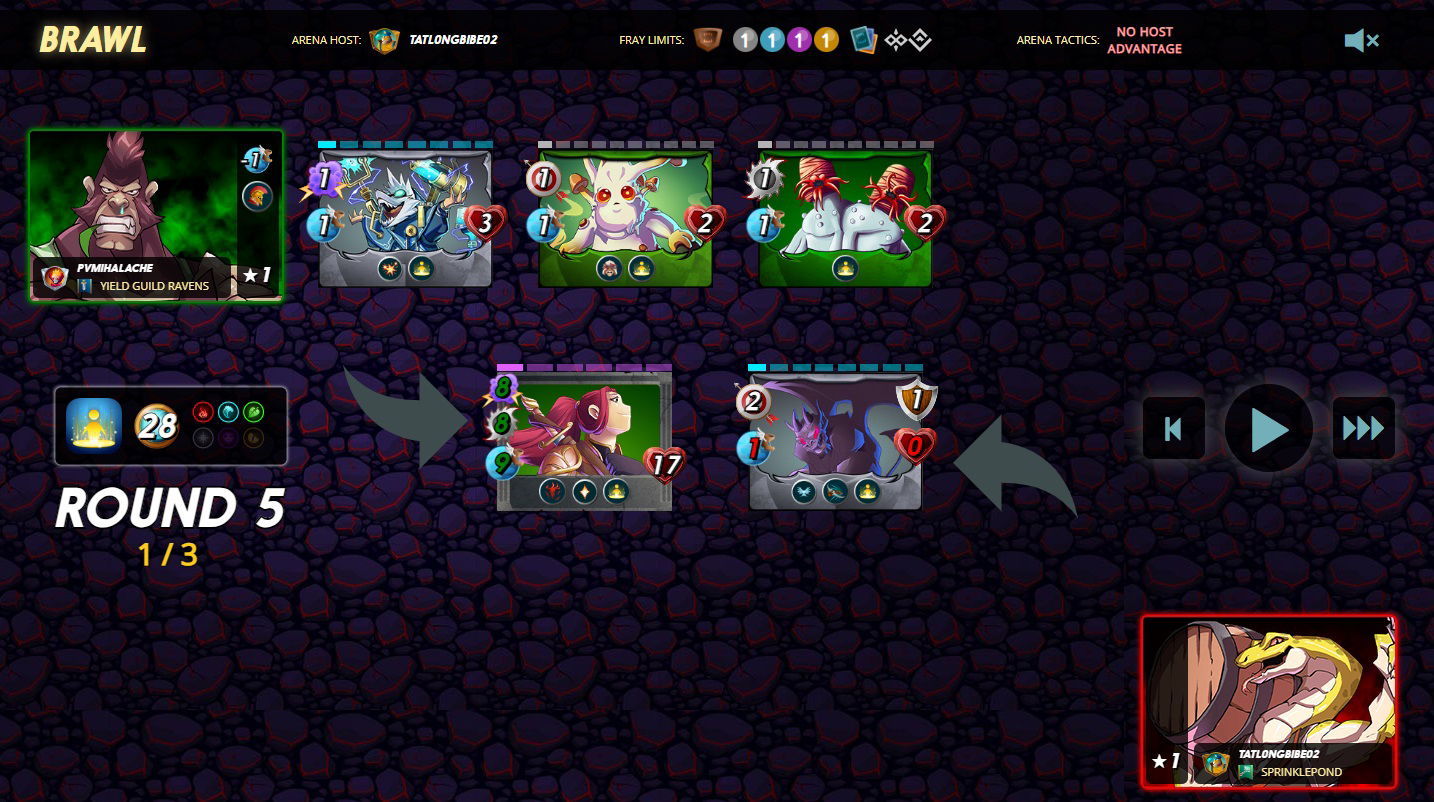Screen dimensions: 1434x802
Task: Fast-forward to the battle result
Action: coord(1363,428)
